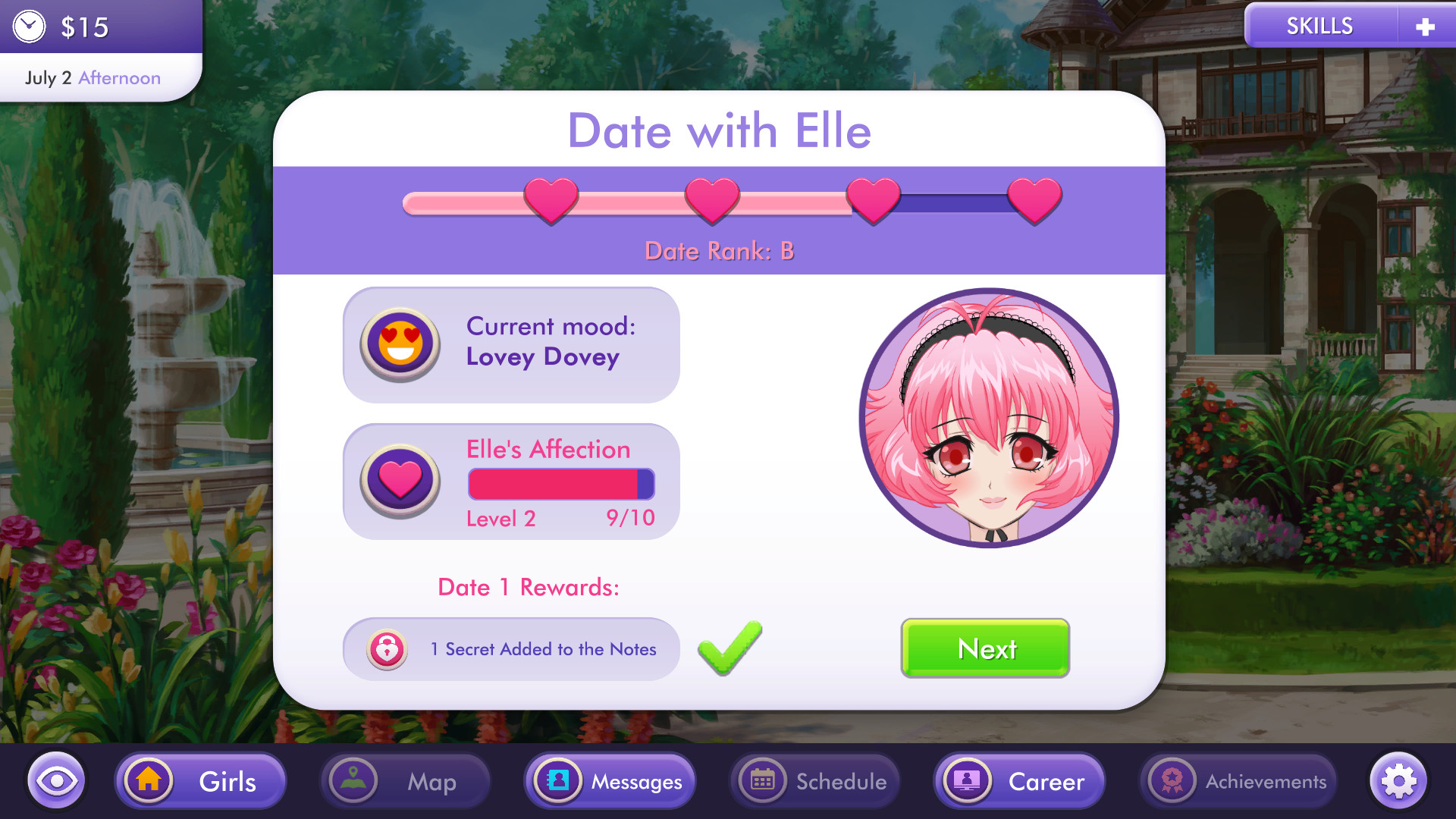Select the Map pin icon
The height and width of the screenshot is (819, 1456).
pyautogui.click(x=353, y=780)
